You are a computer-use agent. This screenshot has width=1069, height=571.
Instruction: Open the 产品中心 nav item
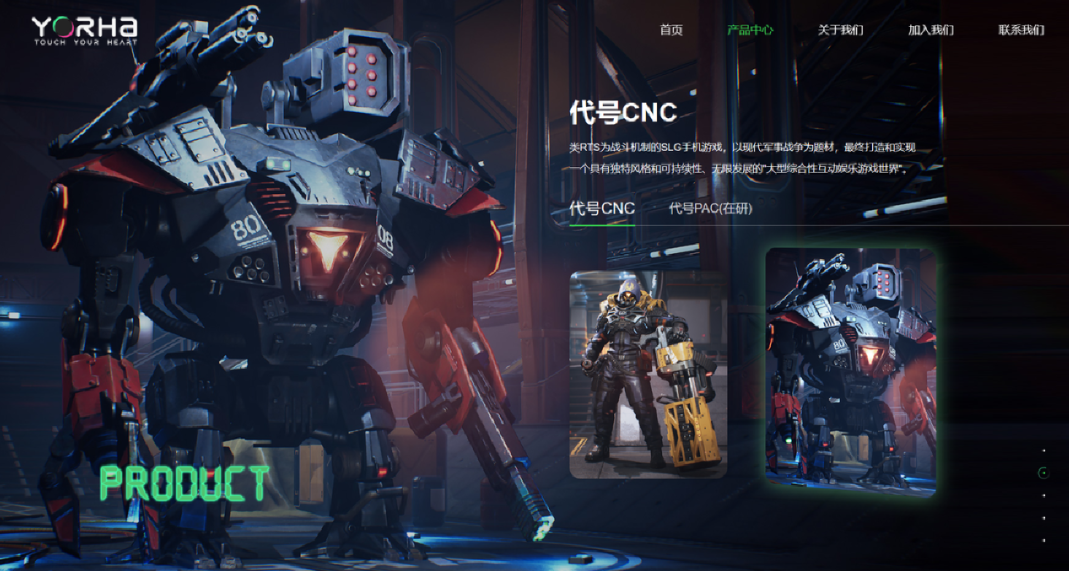tap(750, 30)
